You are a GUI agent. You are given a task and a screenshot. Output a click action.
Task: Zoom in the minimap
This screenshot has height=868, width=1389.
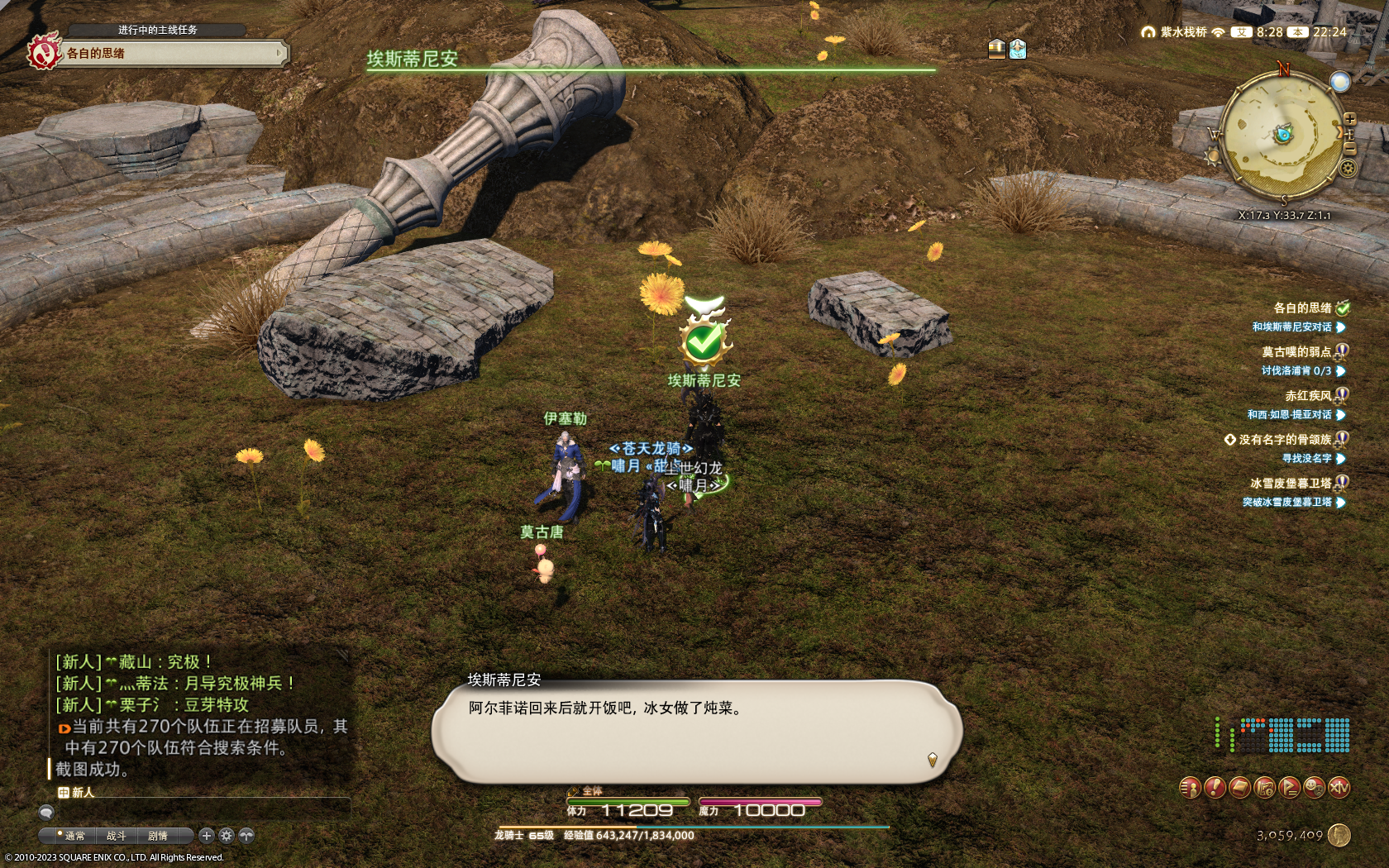click(x=1349, y=120)
